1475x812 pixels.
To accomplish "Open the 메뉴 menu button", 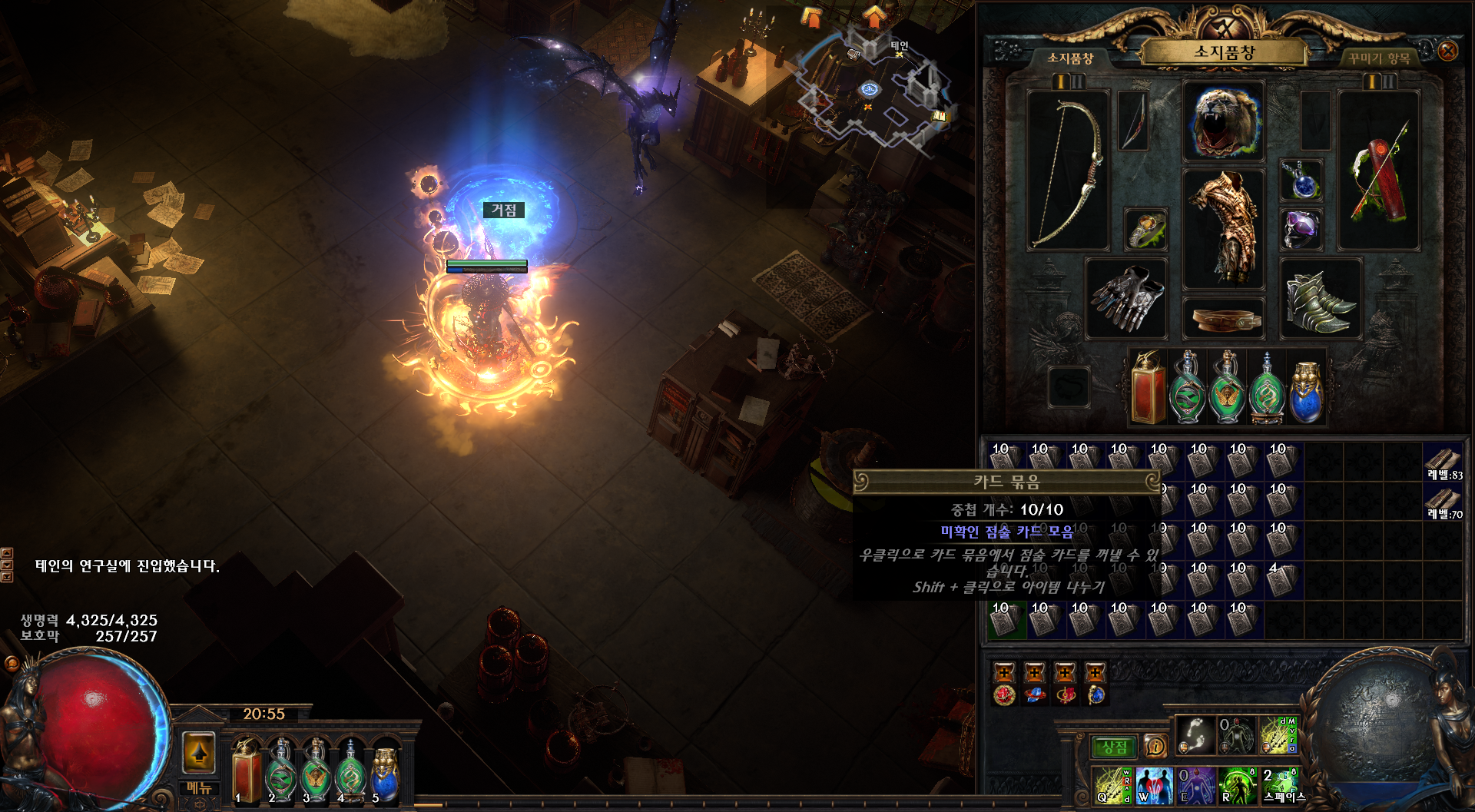I will 199,788.
